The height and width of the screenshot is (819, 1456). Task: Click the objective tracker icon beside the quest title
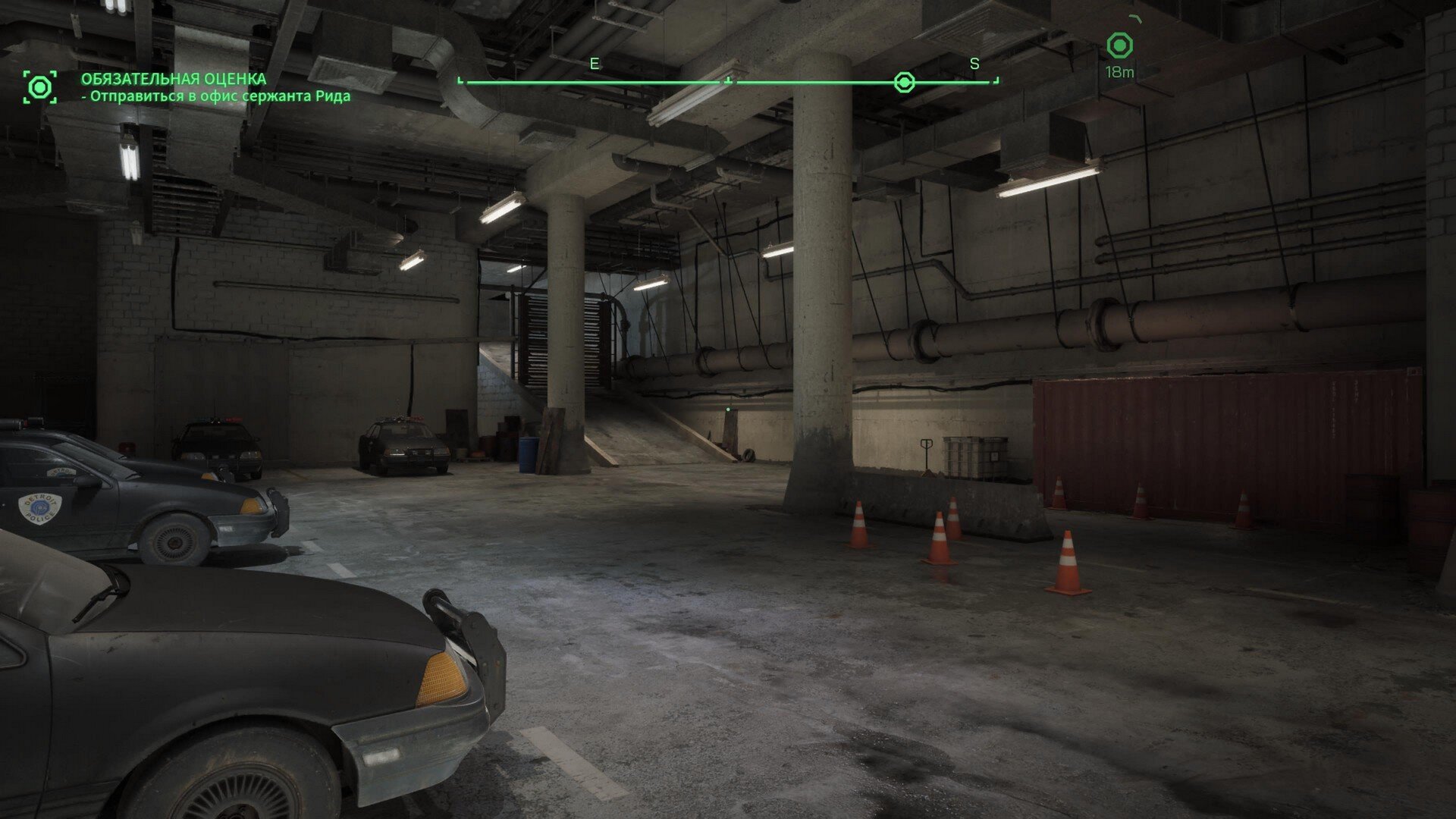(39, 87)
